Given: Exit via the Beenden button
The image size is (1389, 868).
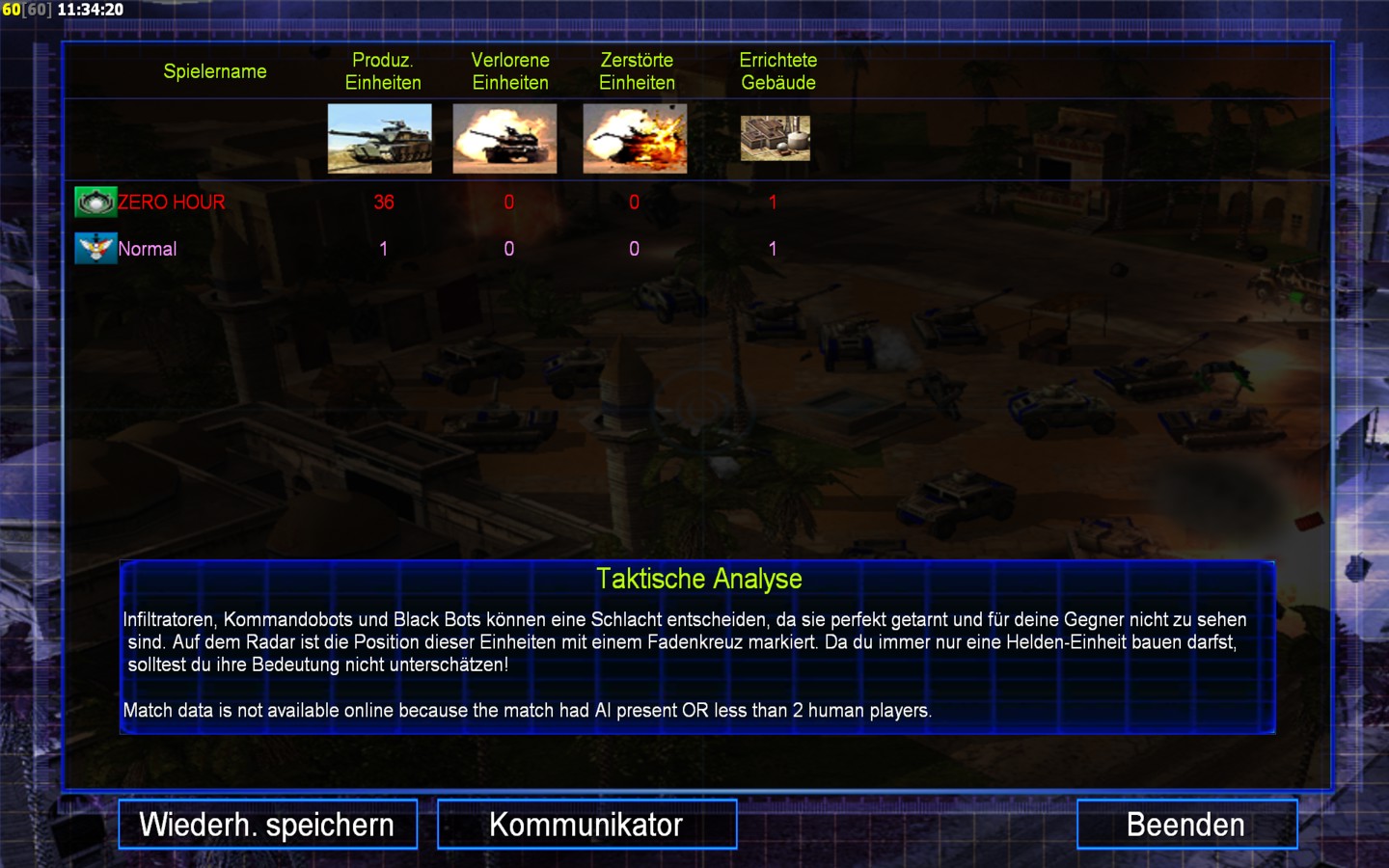Looking at the screenshot, I should coord(1186,825).
